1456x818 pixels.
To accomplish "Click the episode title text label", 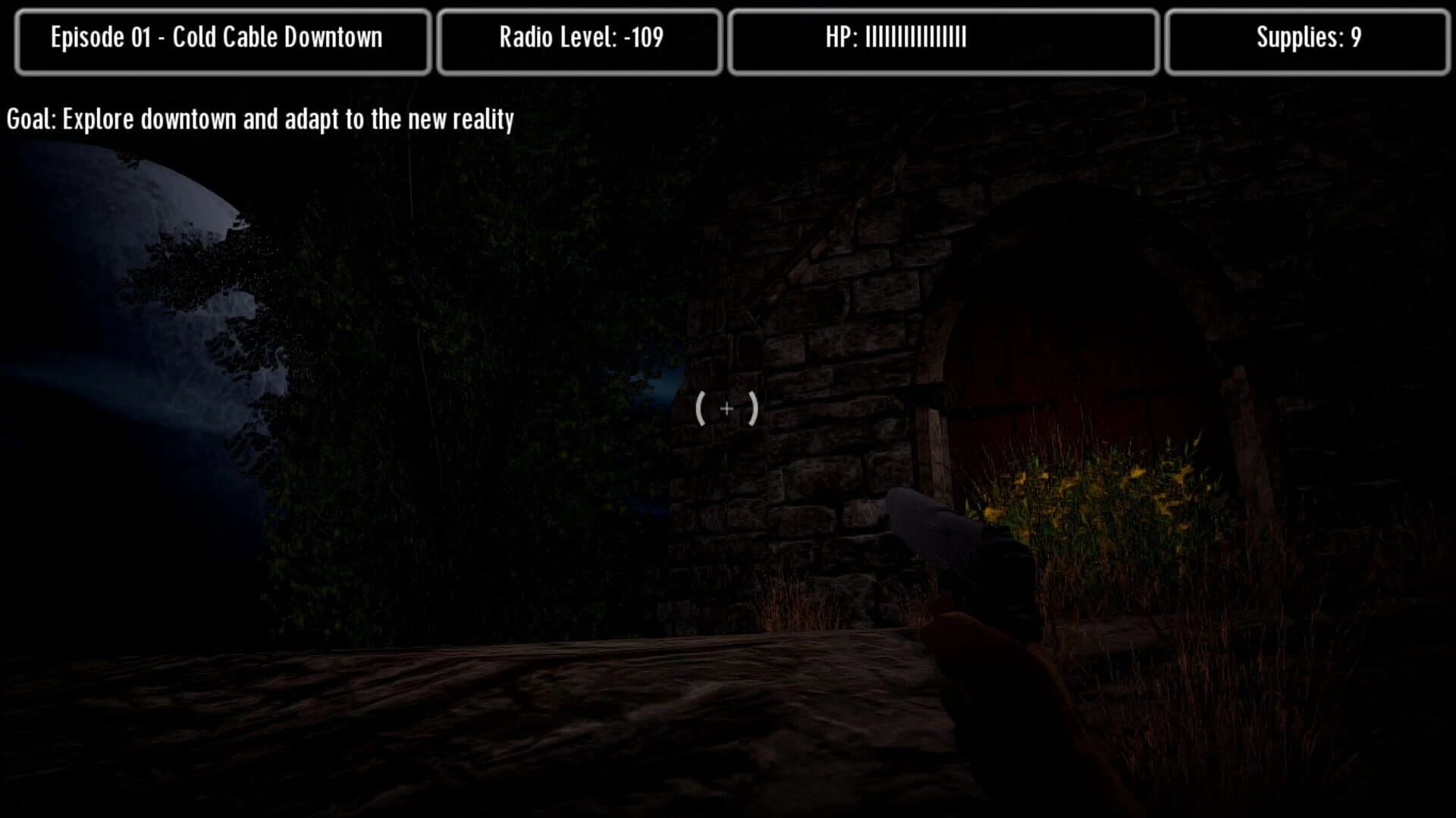I will click(218, 36).
